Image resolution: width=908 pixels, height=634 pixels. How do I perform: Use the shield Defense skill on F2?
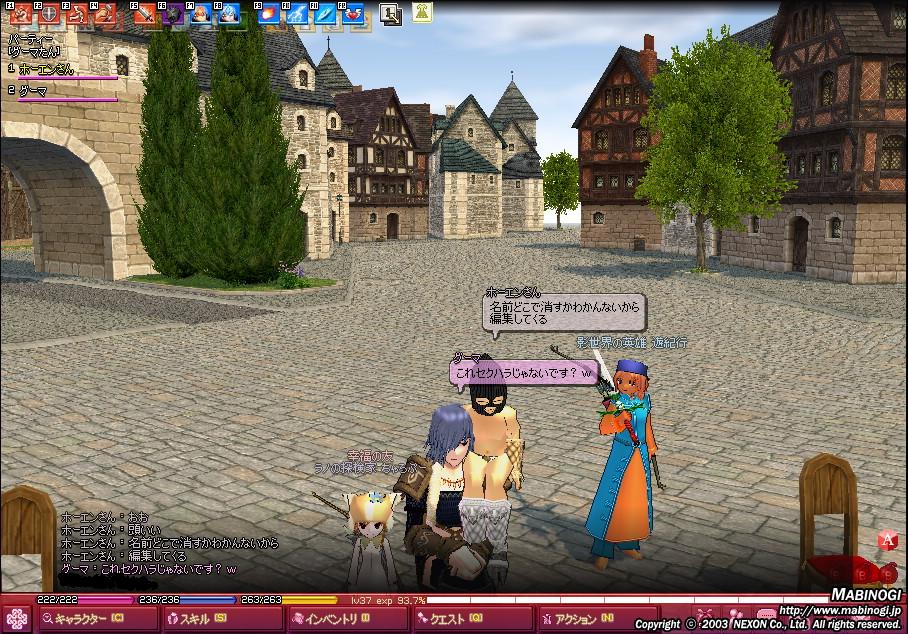click(47, 14)
